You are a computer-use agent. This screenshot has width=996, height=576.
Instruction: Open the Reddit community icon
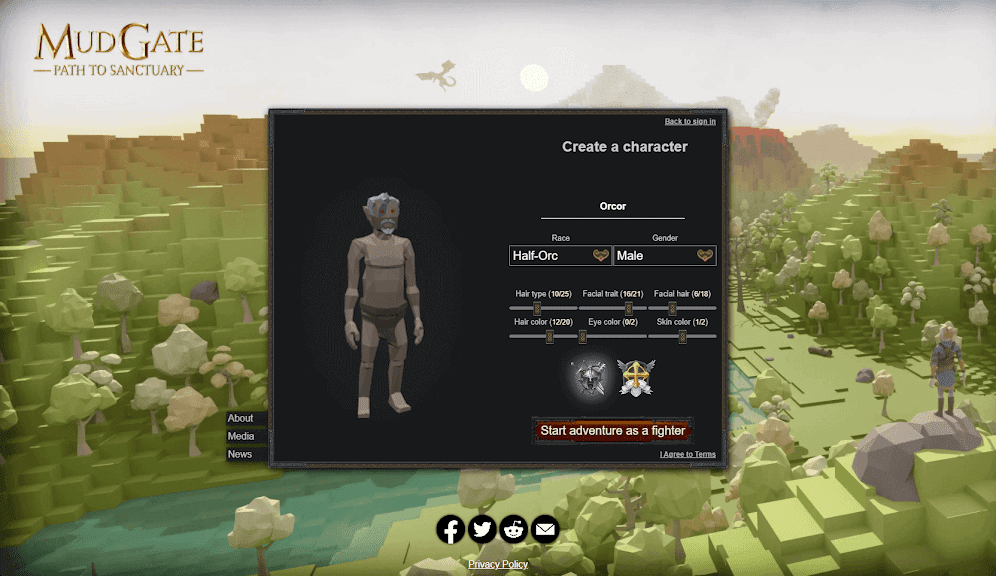[x=514, y=529]
